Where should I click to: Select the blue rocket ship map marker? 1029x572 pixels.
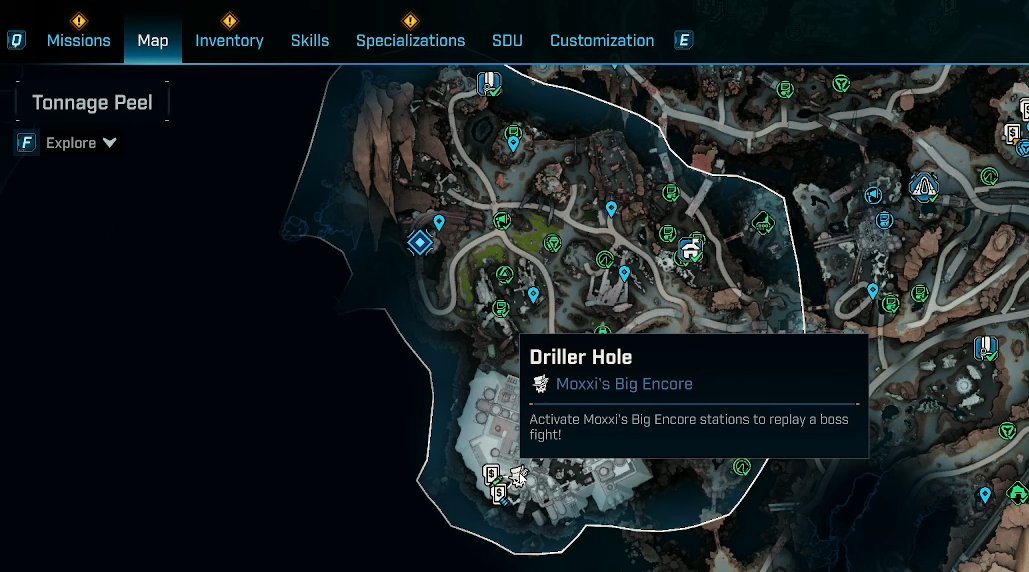click(922, 185)
